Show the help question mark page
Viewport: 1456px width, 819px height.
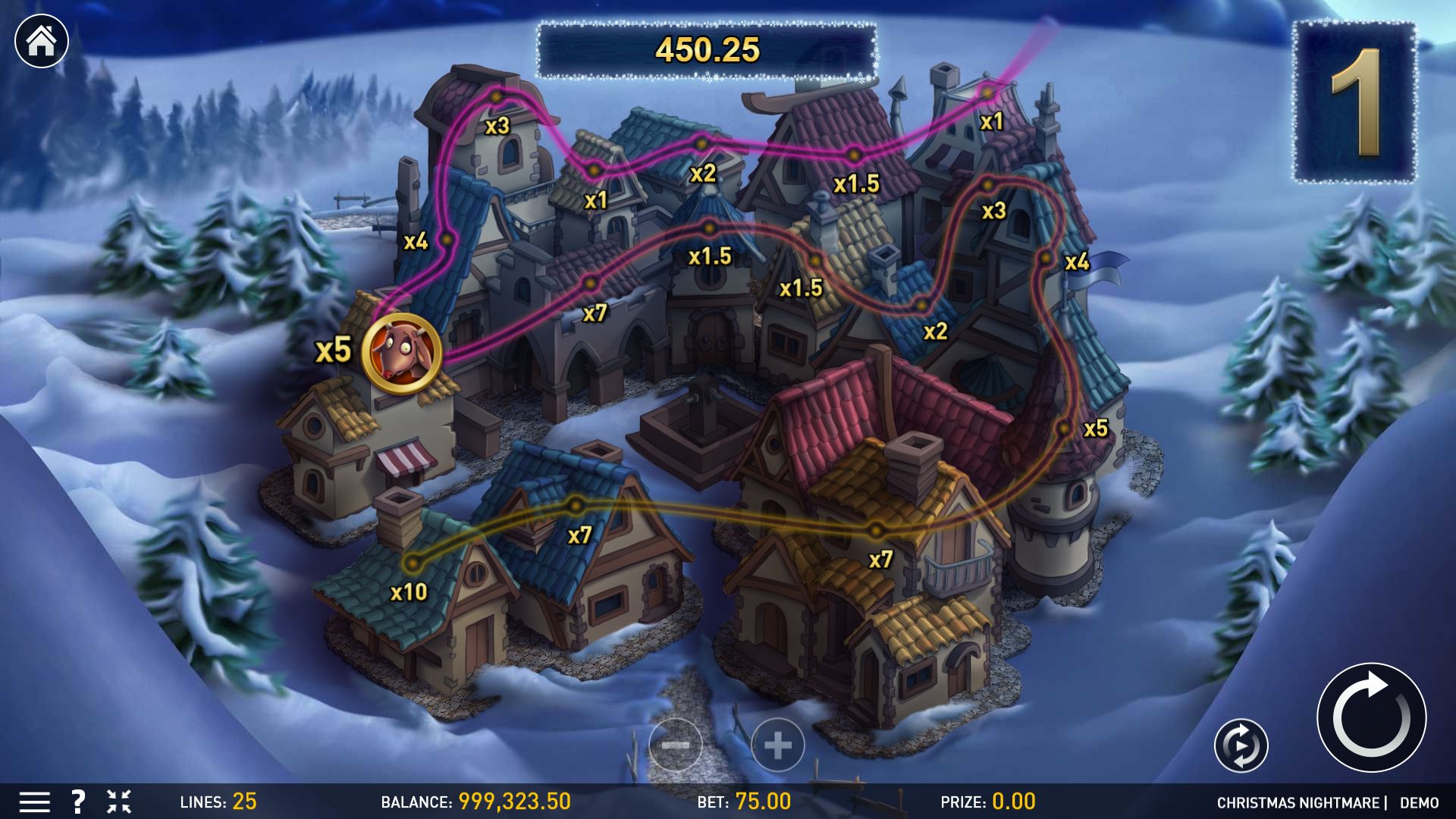77,802
